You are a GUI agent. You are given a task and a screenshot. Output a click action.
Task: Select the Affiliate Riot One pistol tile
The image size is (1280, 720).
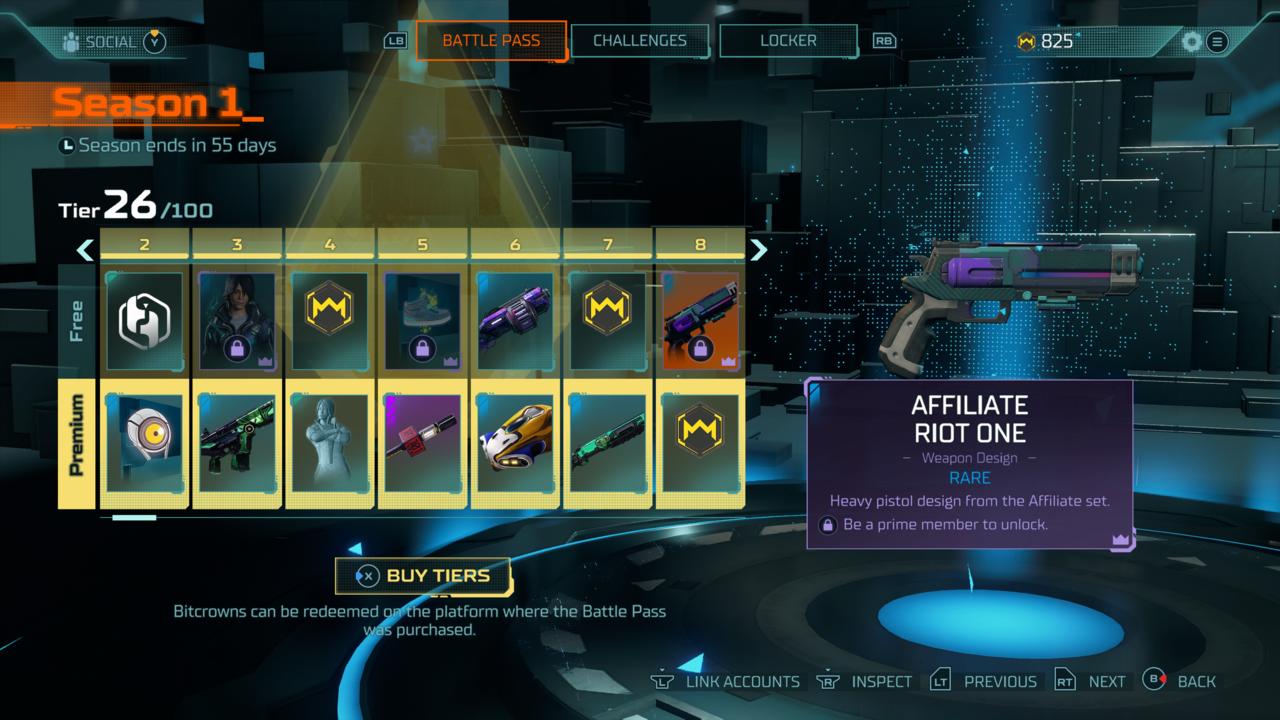click(x=700, y=320)
